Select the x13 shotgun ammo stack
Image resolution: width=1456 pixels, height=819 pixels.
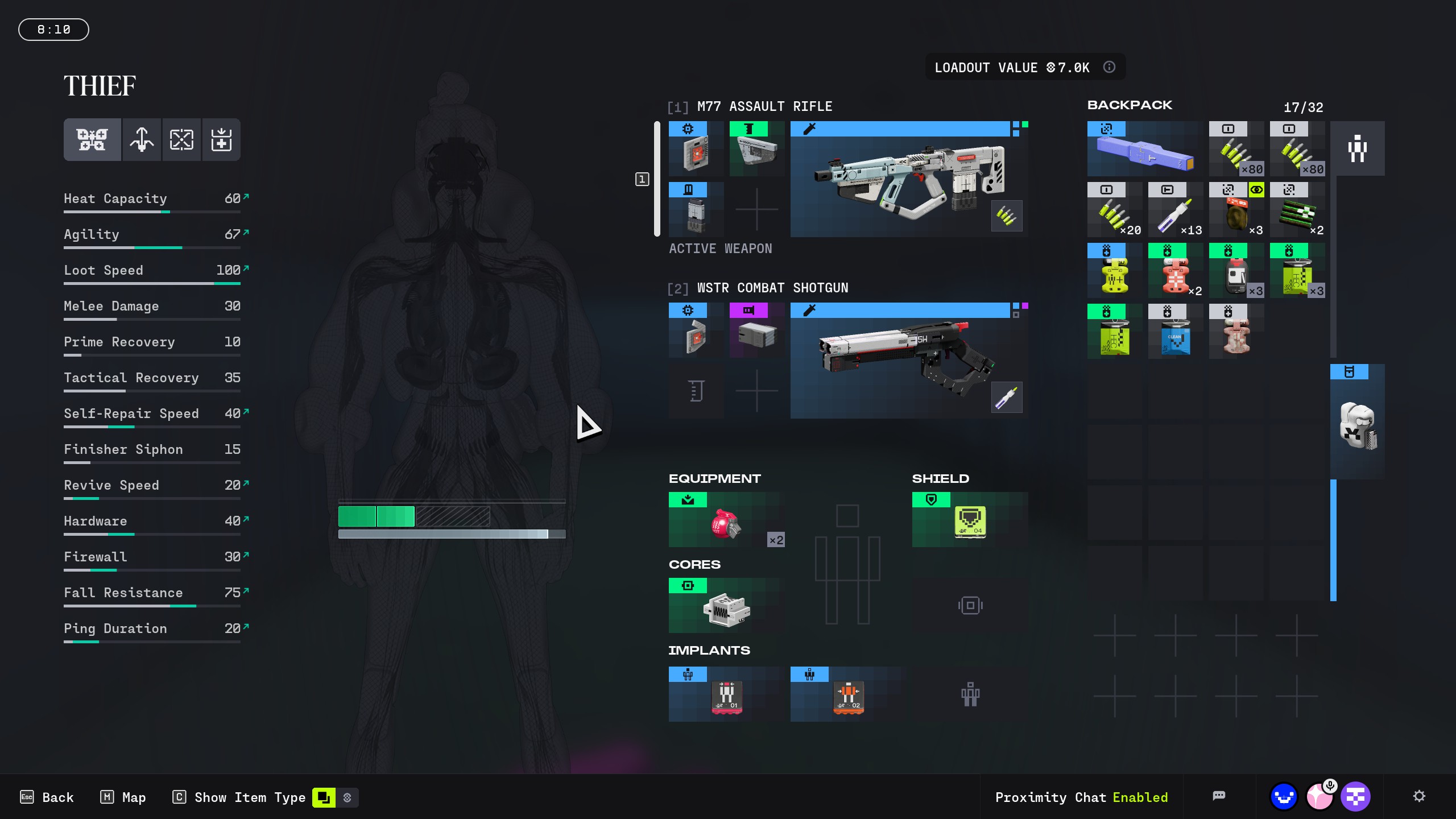[x=1175, y=210]
